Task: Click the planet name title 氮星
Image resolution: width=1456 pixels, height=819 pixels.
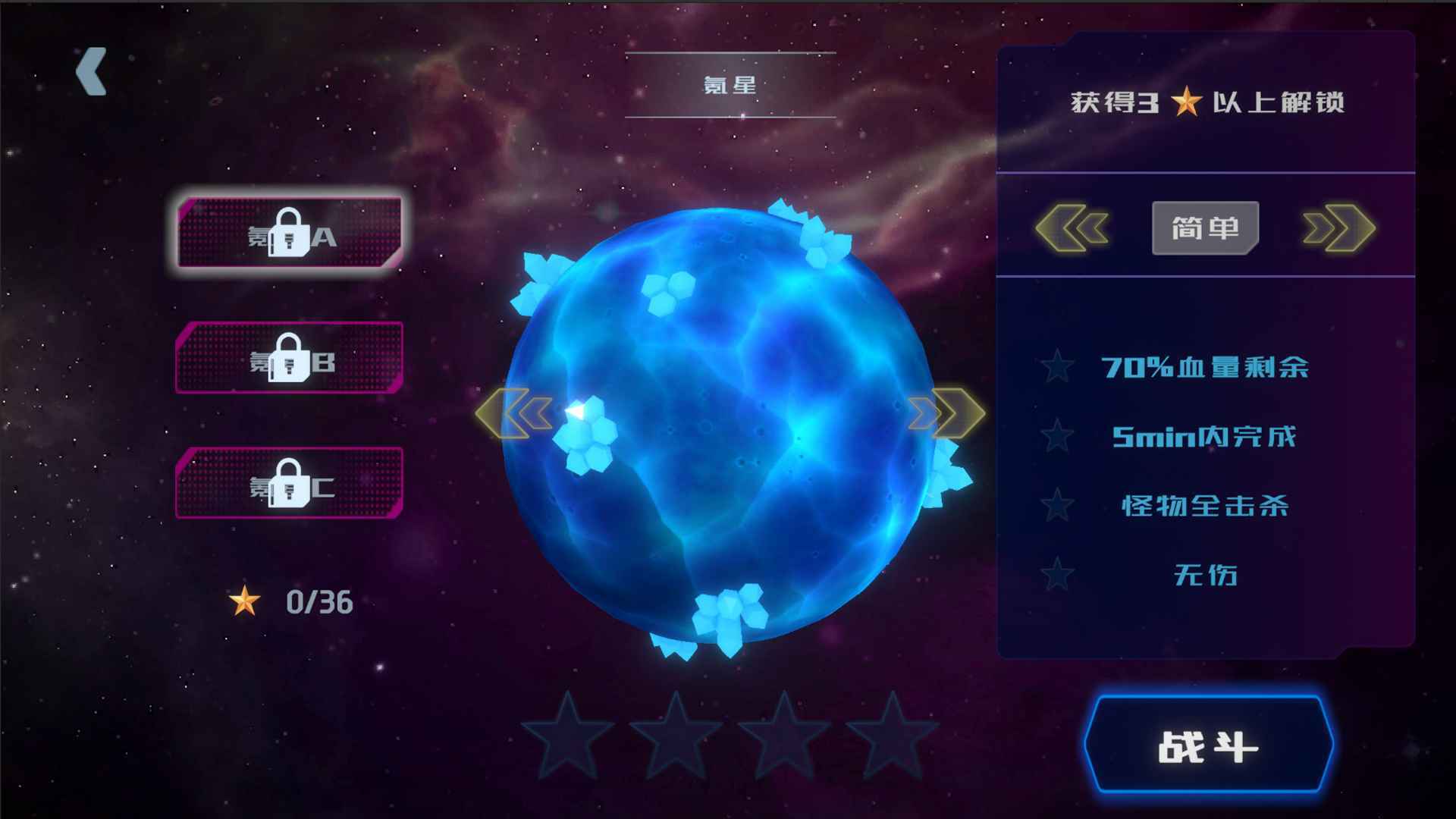Action: [x=730, y=85]
